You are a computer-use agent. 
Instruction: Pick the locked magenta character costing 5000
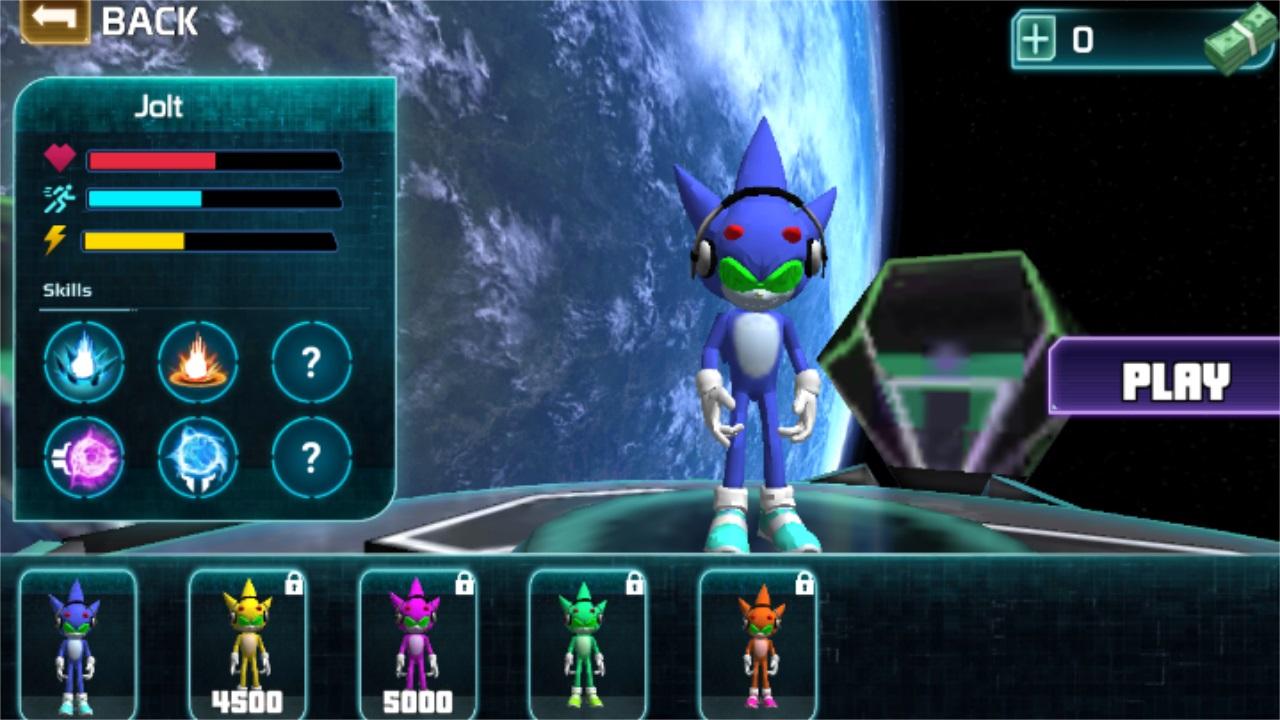point(417,642)
